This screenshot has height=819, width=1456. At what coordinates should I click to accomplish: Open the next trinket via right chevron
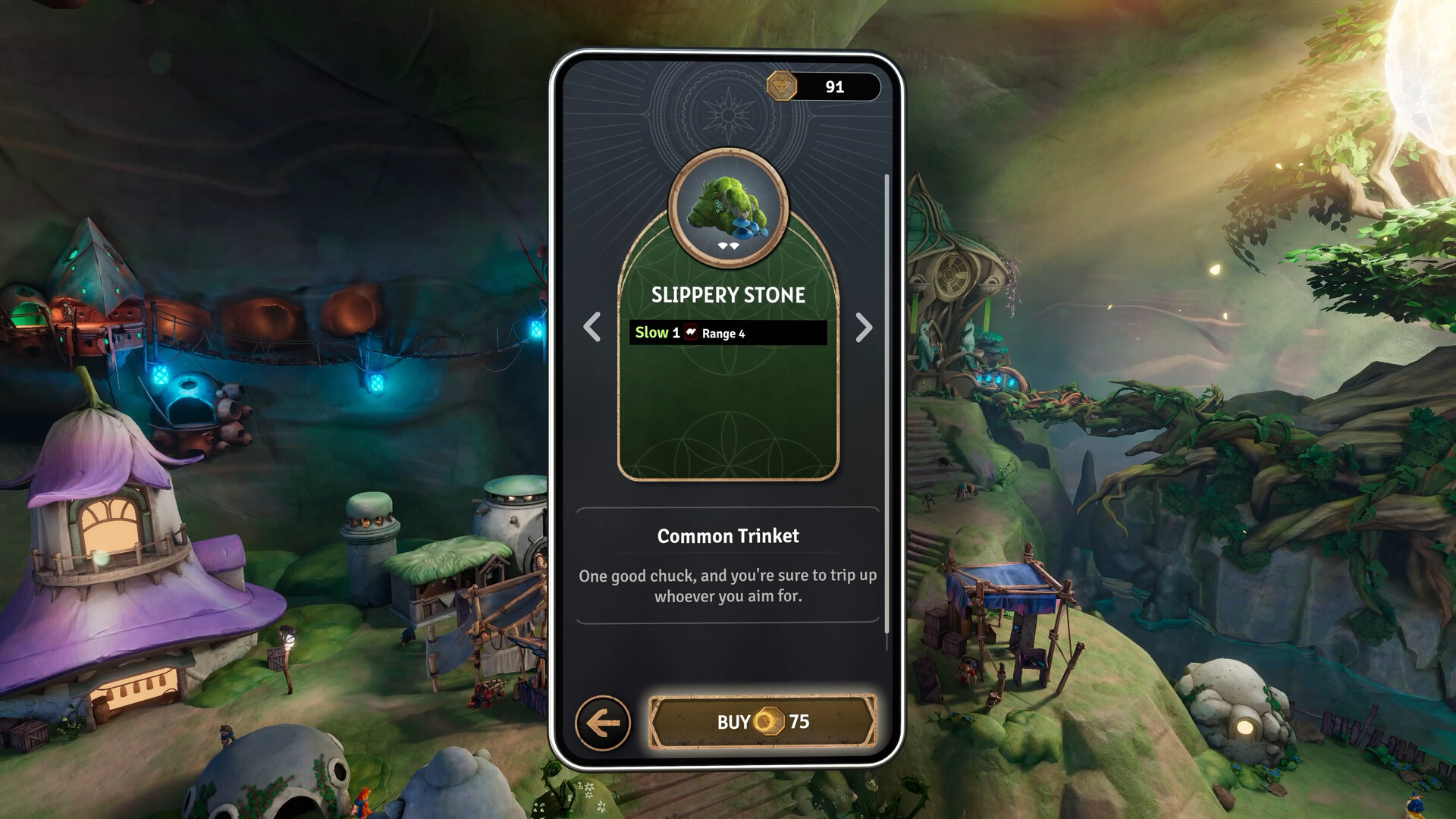tap(864, 328)
